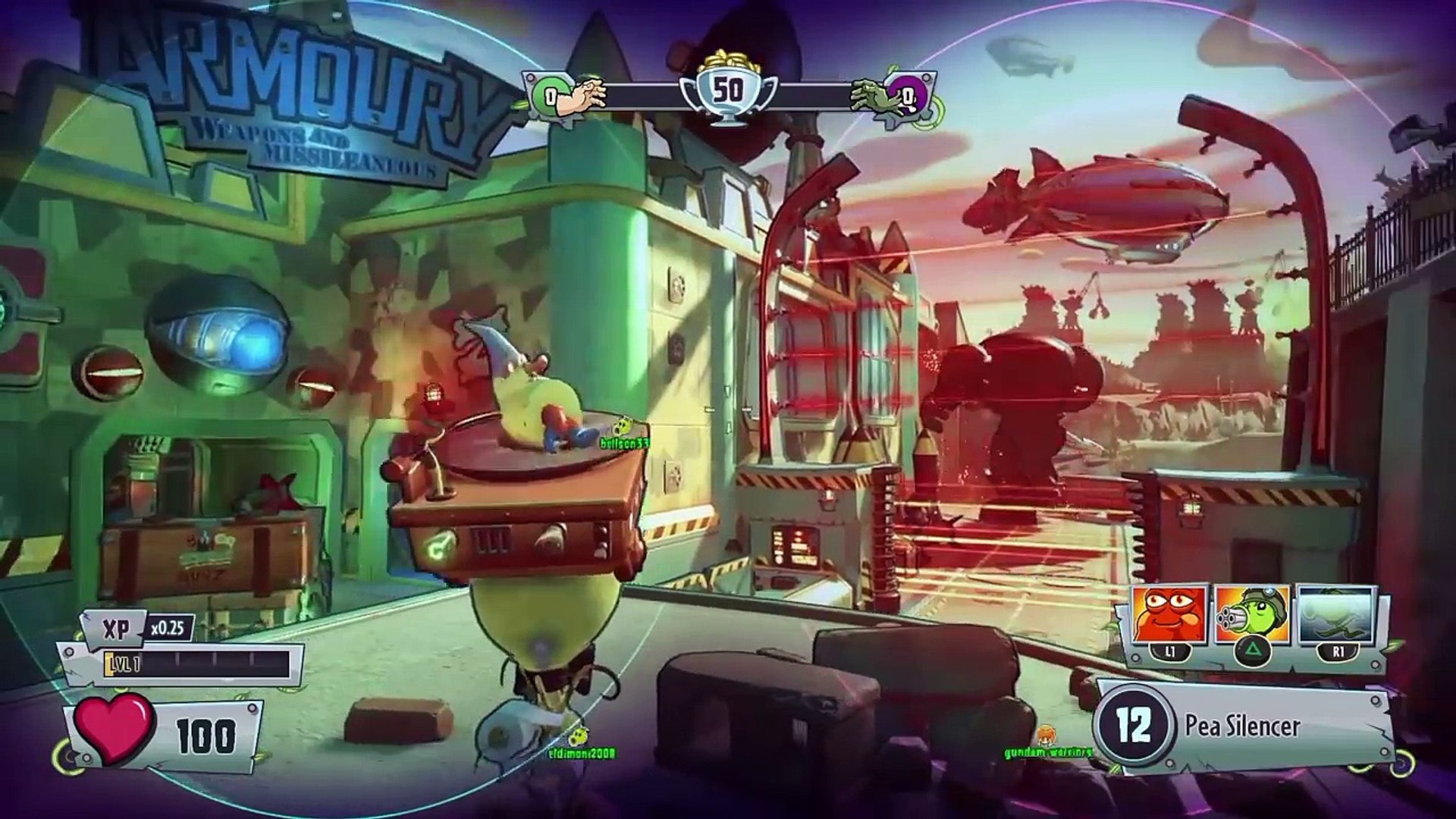Select the Pea Silencer weapon panel
The width and height of the screenshot is (1456, 819).
pos(1244,726)
